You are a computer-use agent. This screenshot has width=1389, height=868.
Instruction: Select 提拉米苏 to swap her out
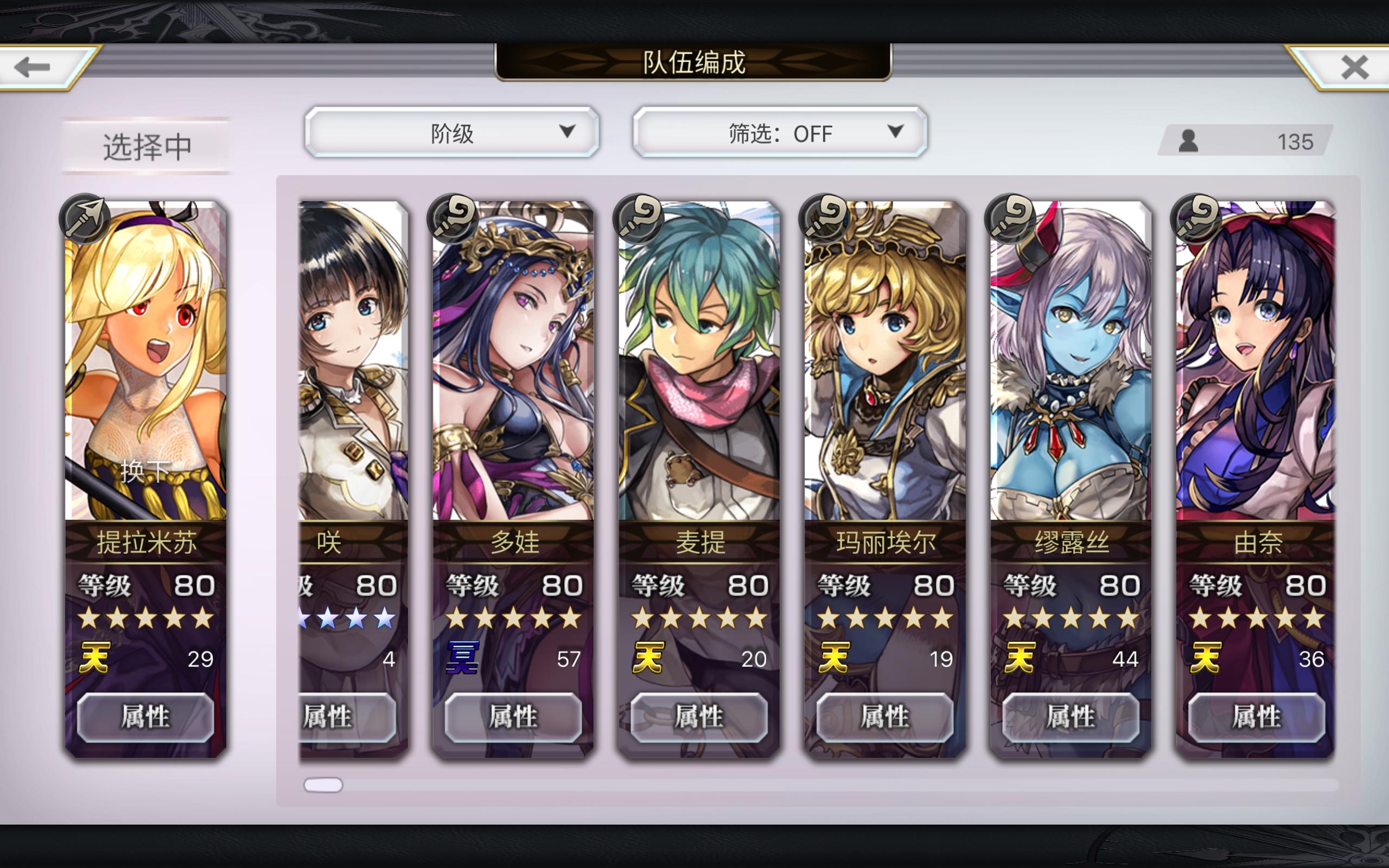pyautogui.click(x=146, y=373)
